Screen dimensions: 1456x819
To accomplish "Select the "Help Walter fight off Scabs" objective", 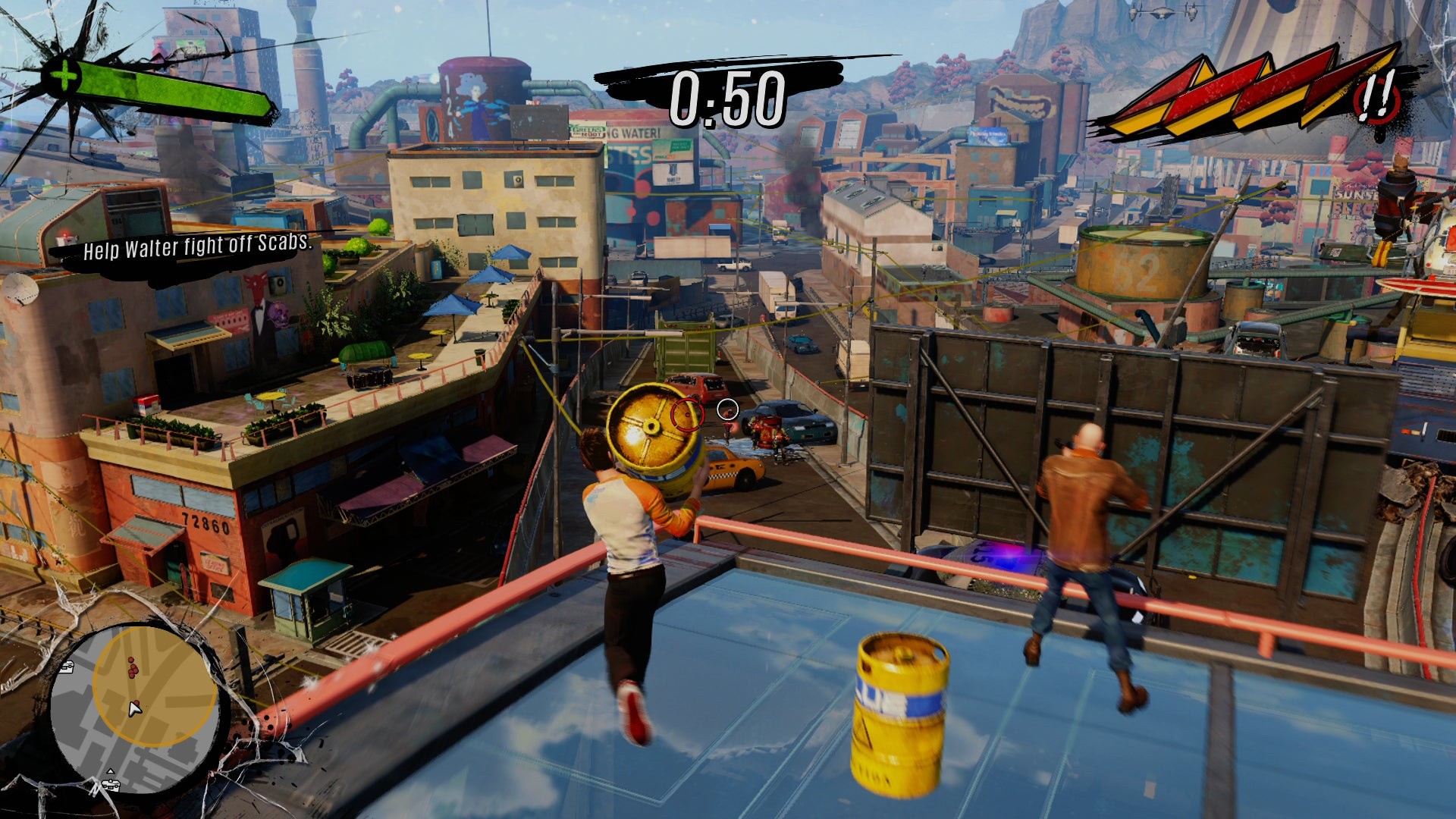I will coord(196,247).
